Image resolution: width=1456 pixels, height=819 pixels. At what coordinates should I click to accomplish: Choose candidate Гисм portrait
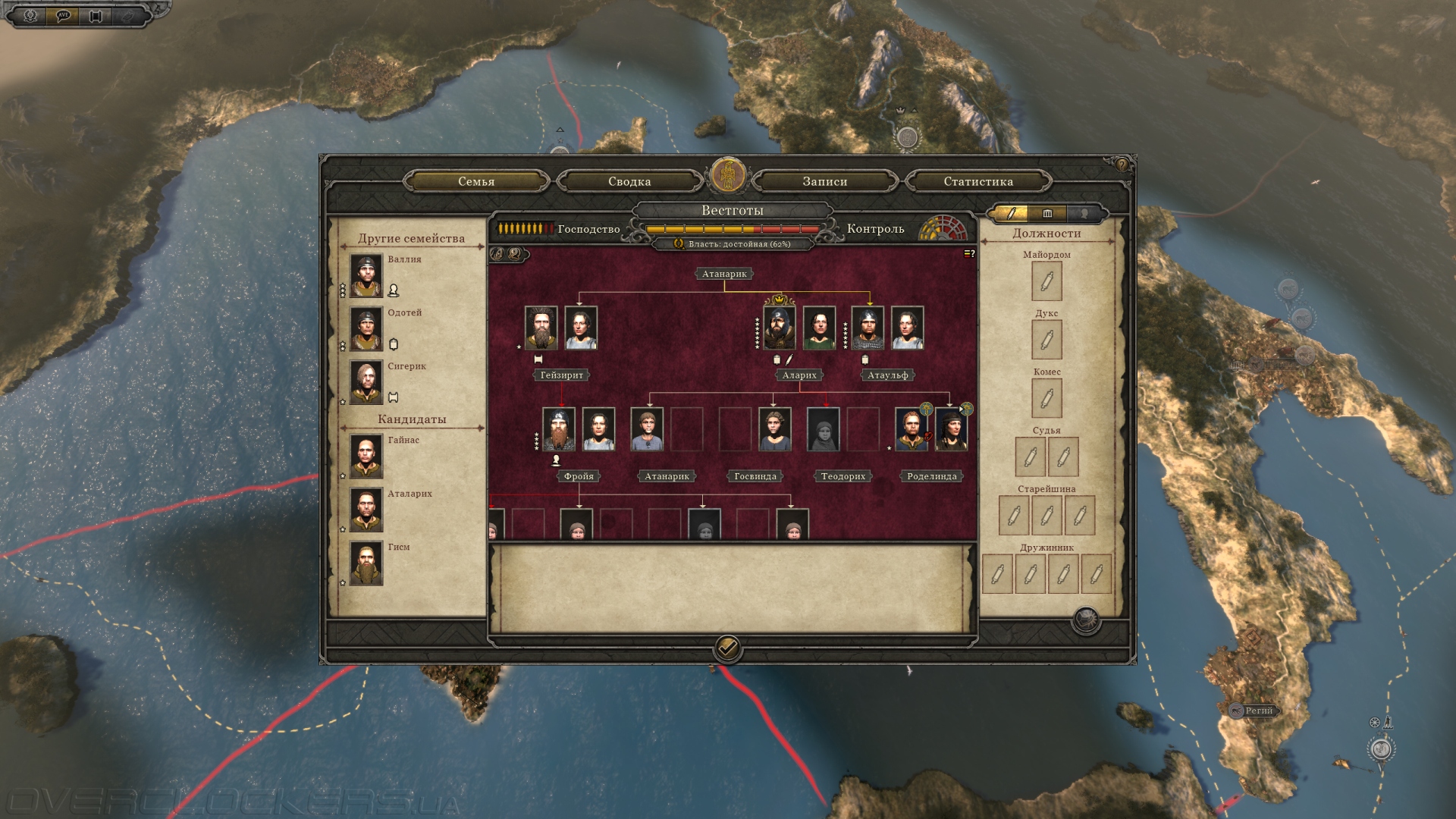click(x=366, y=563)
